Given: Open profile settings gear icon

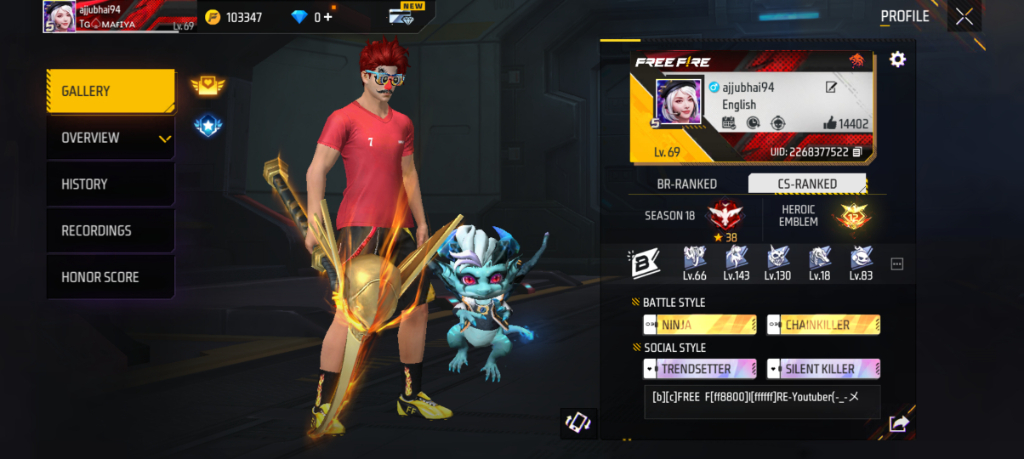Looking at the screenshot, I should point(897,60).
